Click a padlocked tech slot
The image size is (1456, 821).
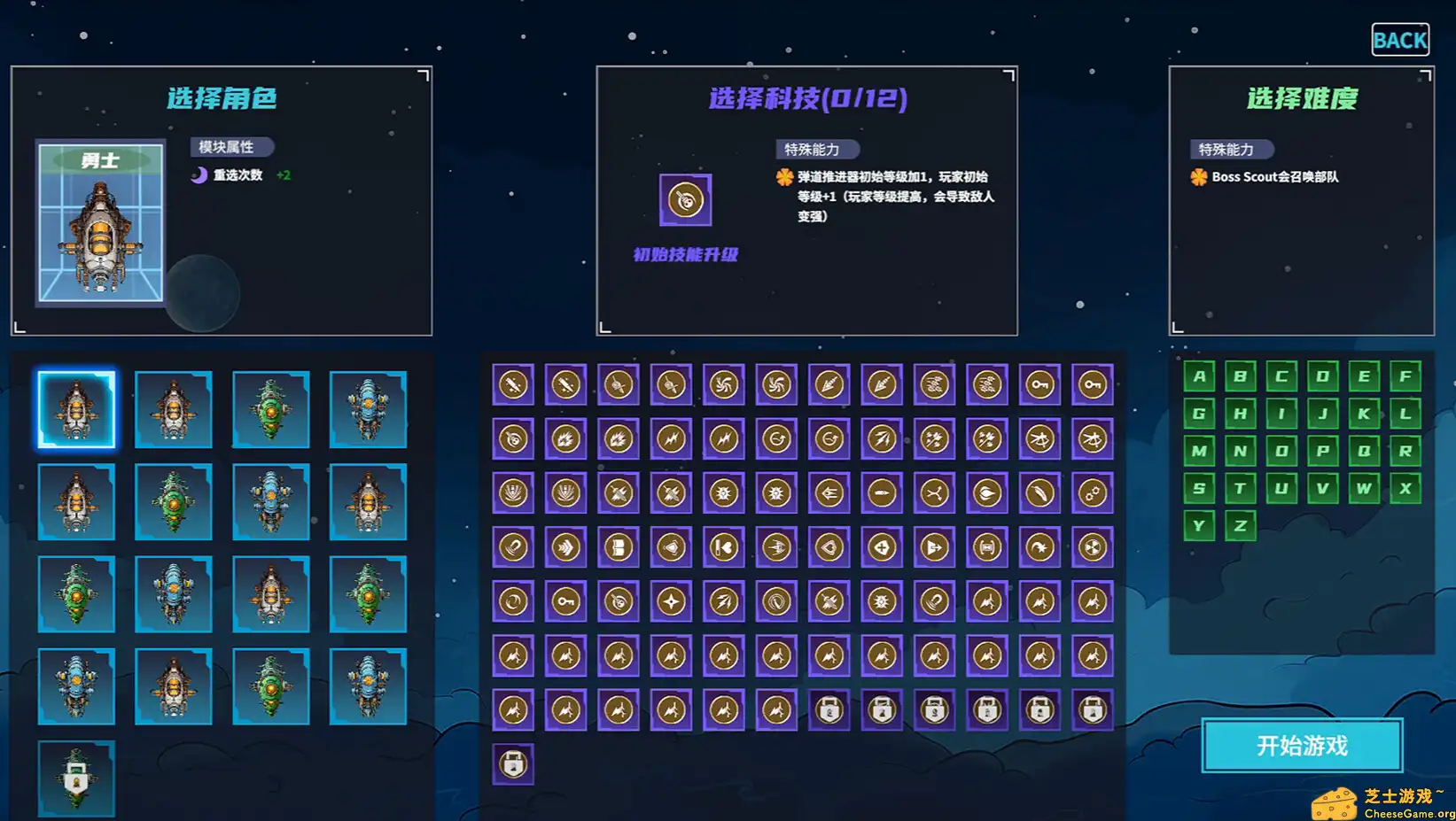click(x=829, y=709)
